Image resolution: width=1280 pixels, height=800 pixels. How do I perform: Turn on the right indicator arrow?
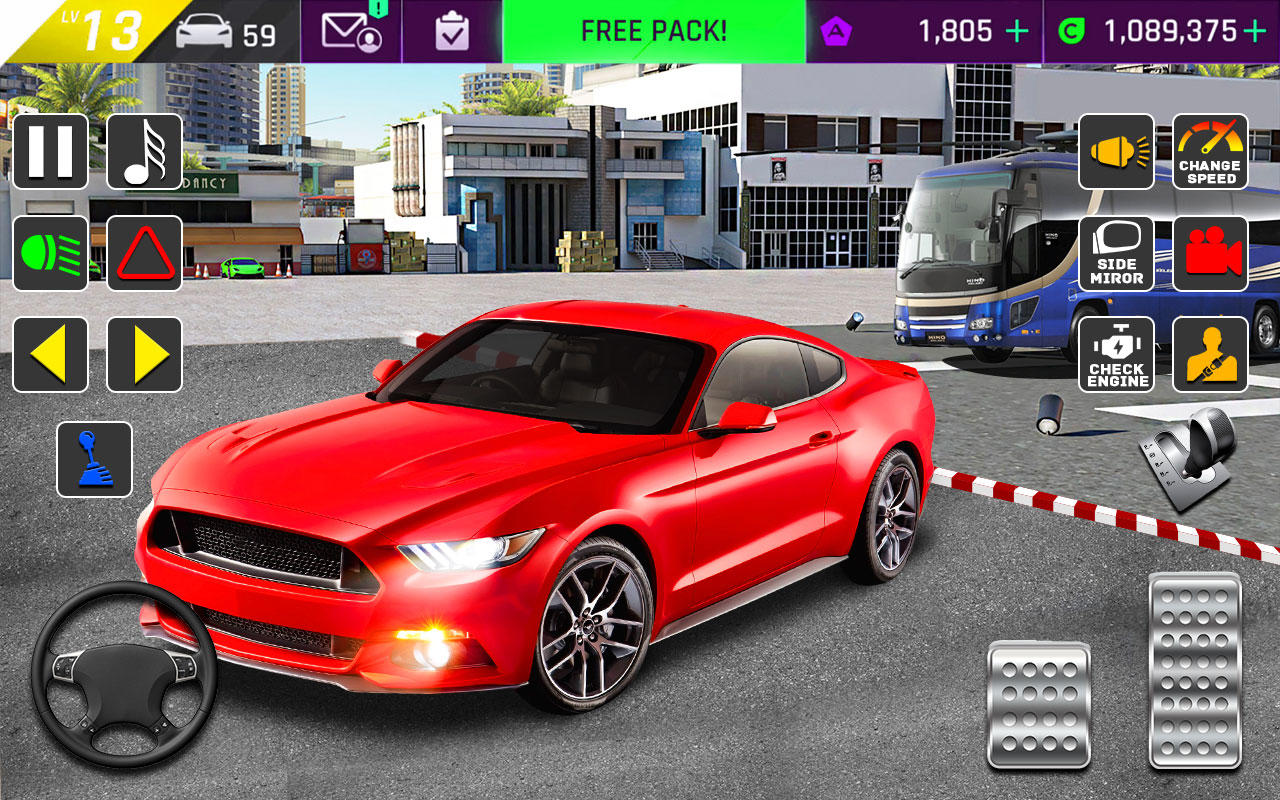(x=142, y=355)
